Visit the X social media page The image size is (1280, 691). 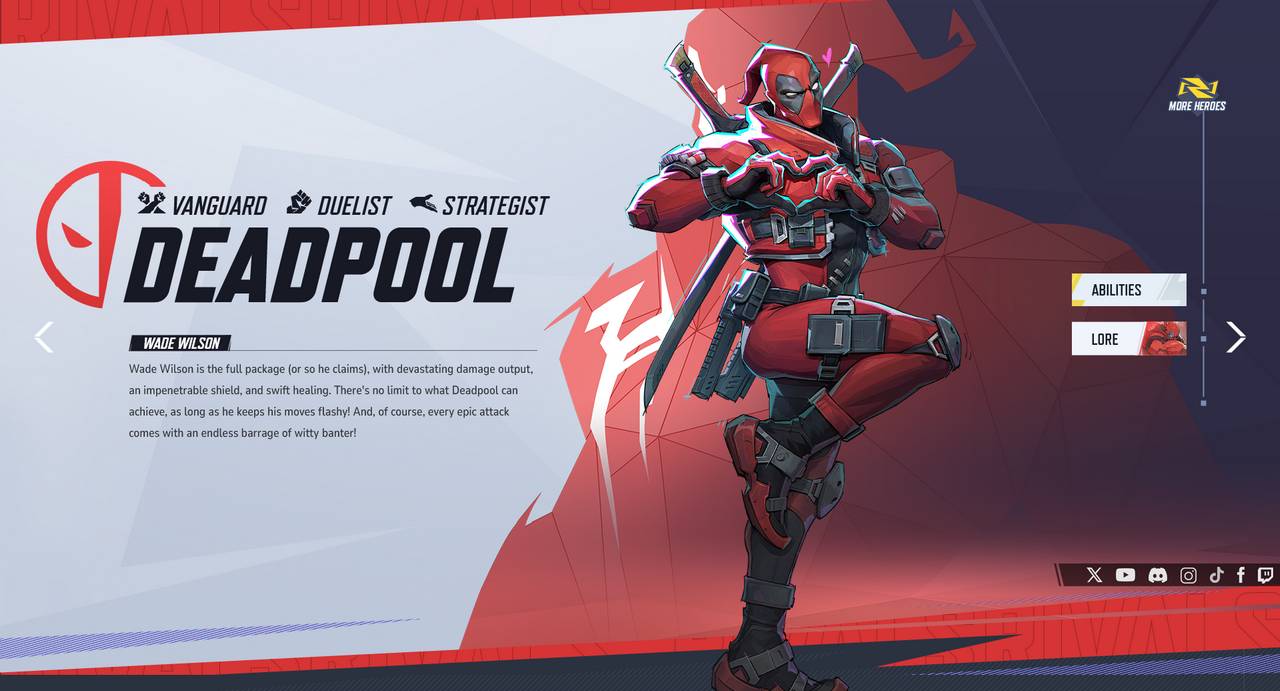1094,575
